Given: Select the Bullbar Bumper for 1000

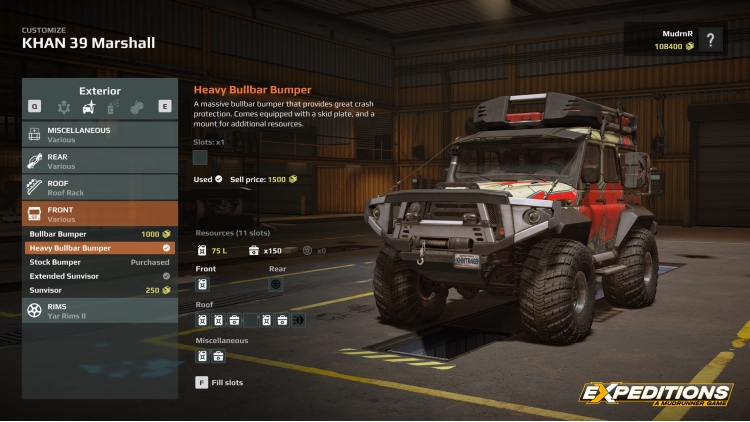Looking at the screenshot, I should click(99, 233).
